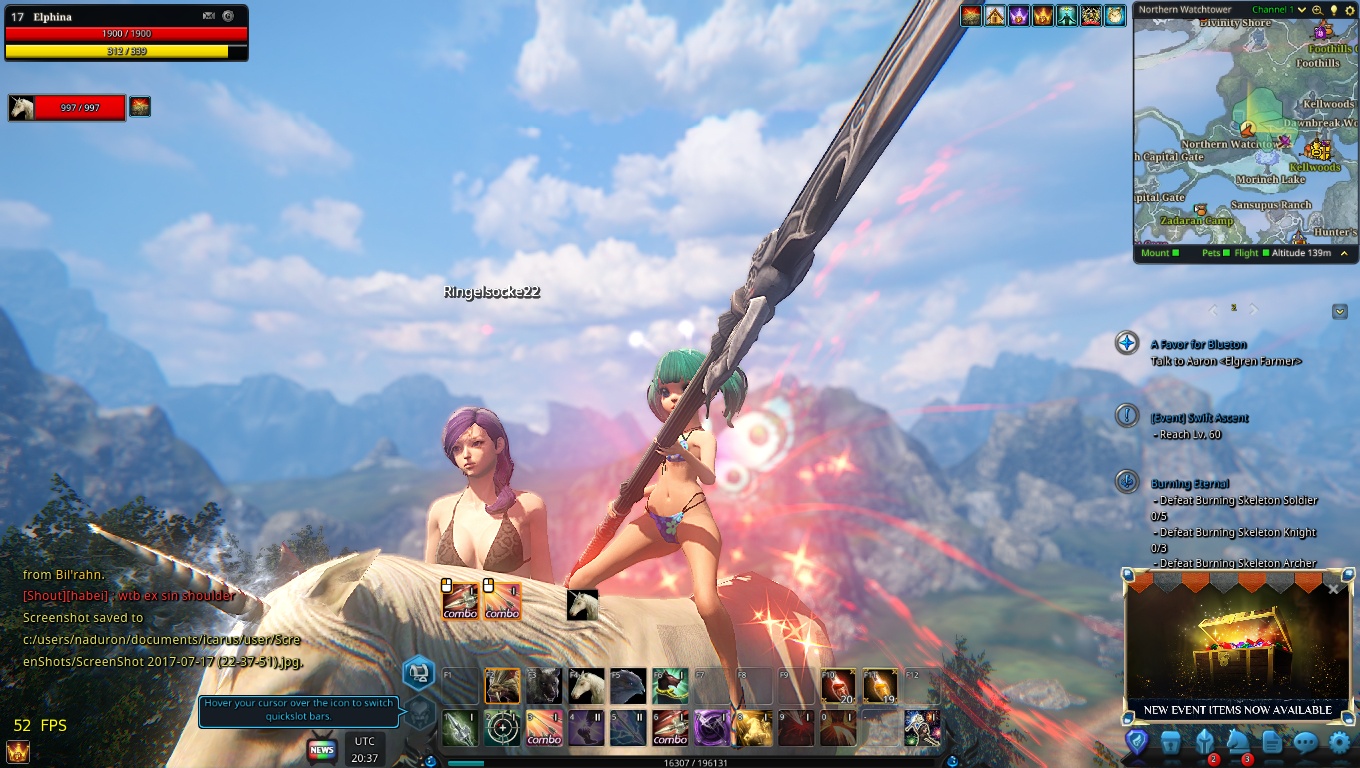The image size is (1360, 768).
Task: Summon the white horse mount slot
Action: click(x=587, y=686)
